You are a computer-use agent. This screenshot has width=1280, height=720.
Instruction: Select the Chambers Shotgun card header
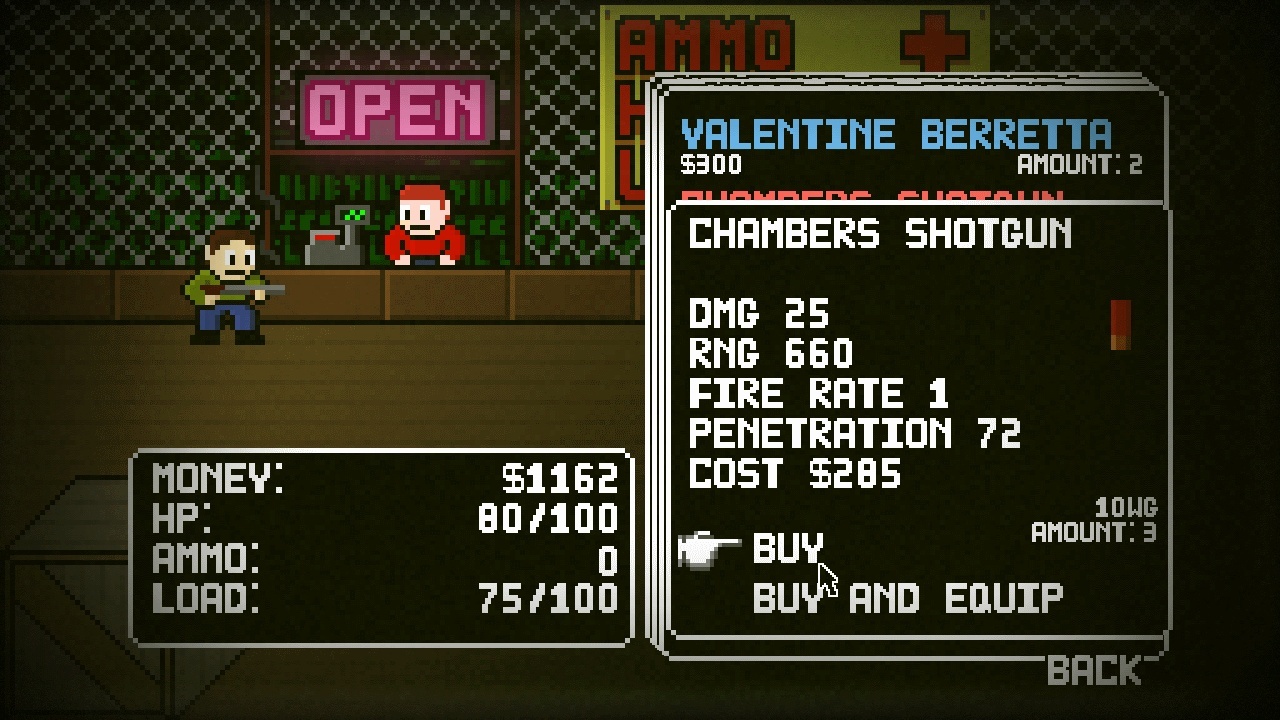(x=878, y=235)
